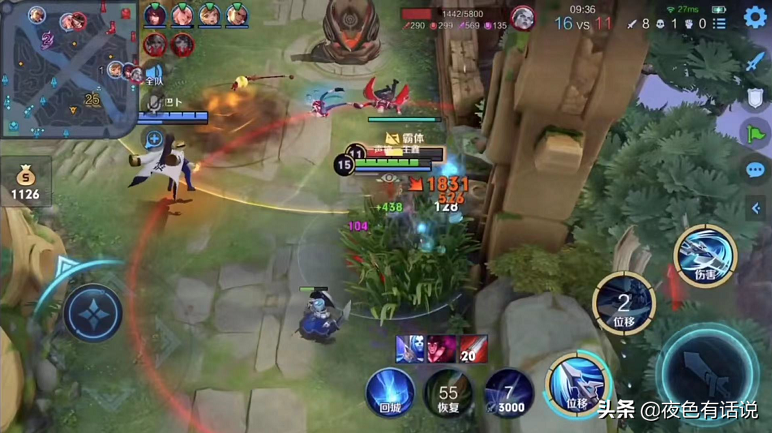
Task: Open the gold shop showing 1126
Action: 25,182
